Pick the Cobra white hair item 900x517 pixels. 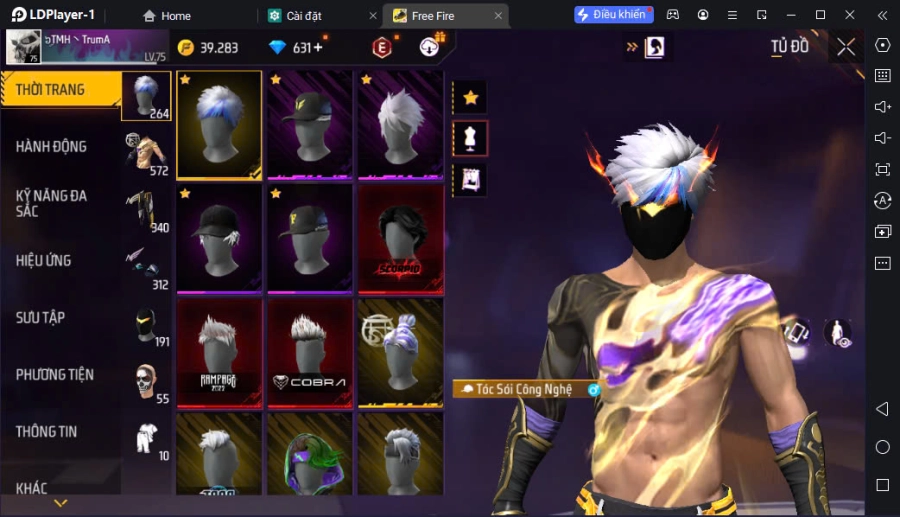point(309,352)
